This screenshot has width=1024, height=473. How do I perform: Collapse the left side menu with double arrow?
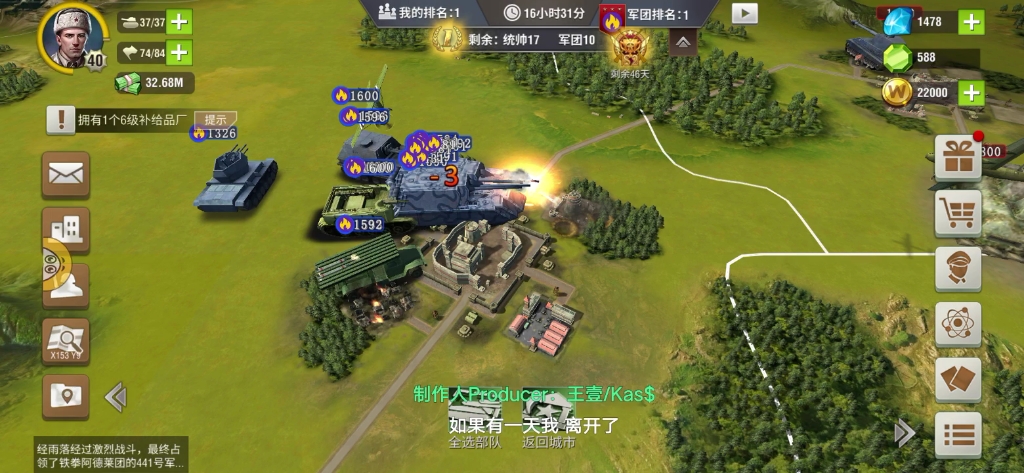tap(115, 397)
